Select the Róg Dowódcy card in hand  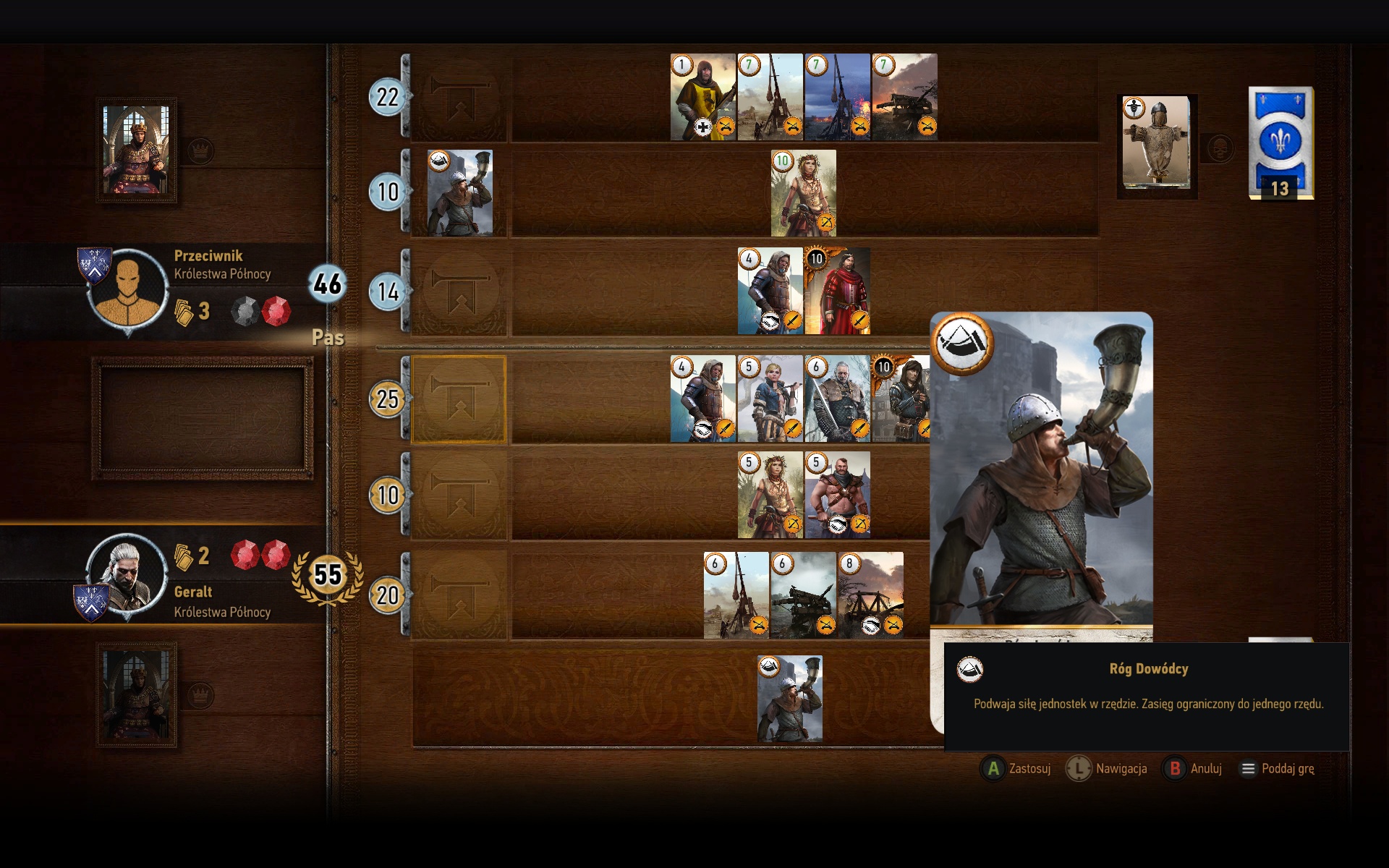click(789, 699)
